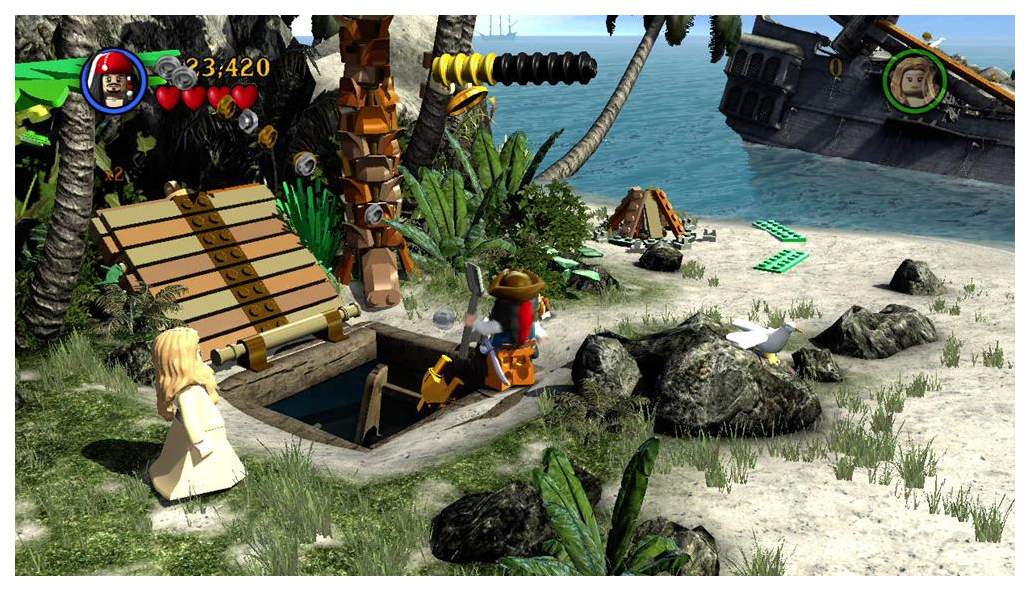Click the green-ringed second player portrait
Viewport: 1030px width, 591px height.
(914, 81)
